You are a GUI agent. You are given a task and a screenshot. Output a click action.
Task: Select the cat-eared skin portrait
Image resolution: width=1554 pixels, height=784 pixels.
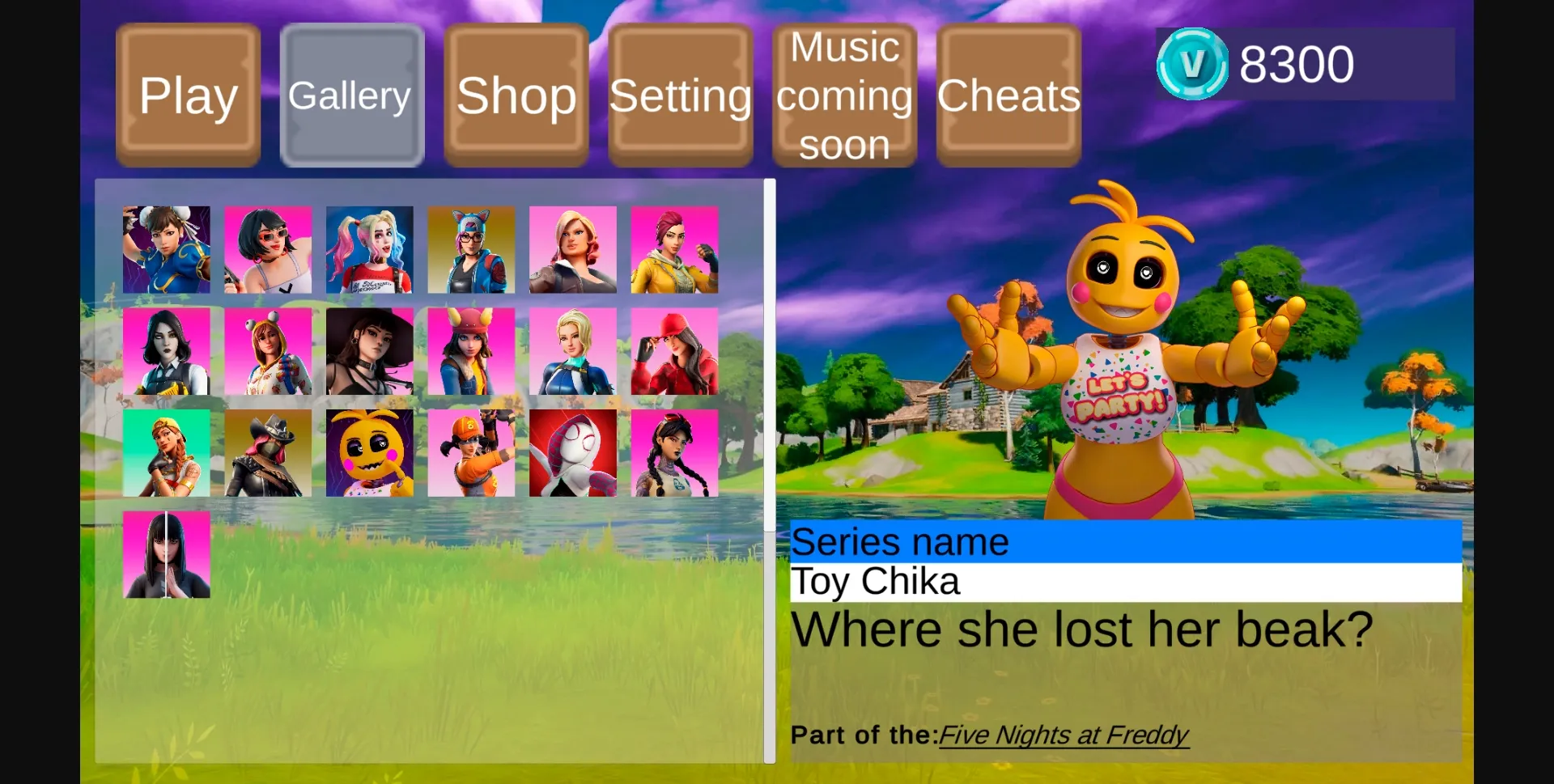tap(471, 249)
